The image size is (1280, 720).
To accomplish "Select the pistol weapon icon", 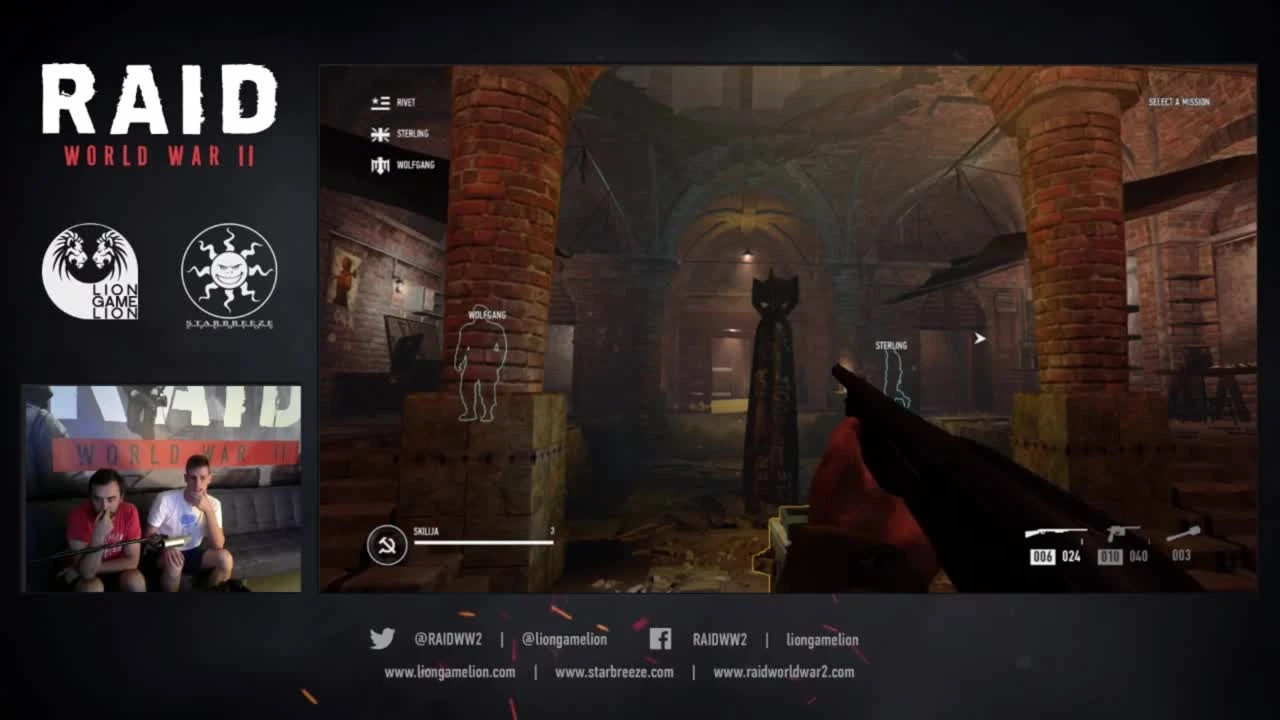I will tap(1123, 532).
